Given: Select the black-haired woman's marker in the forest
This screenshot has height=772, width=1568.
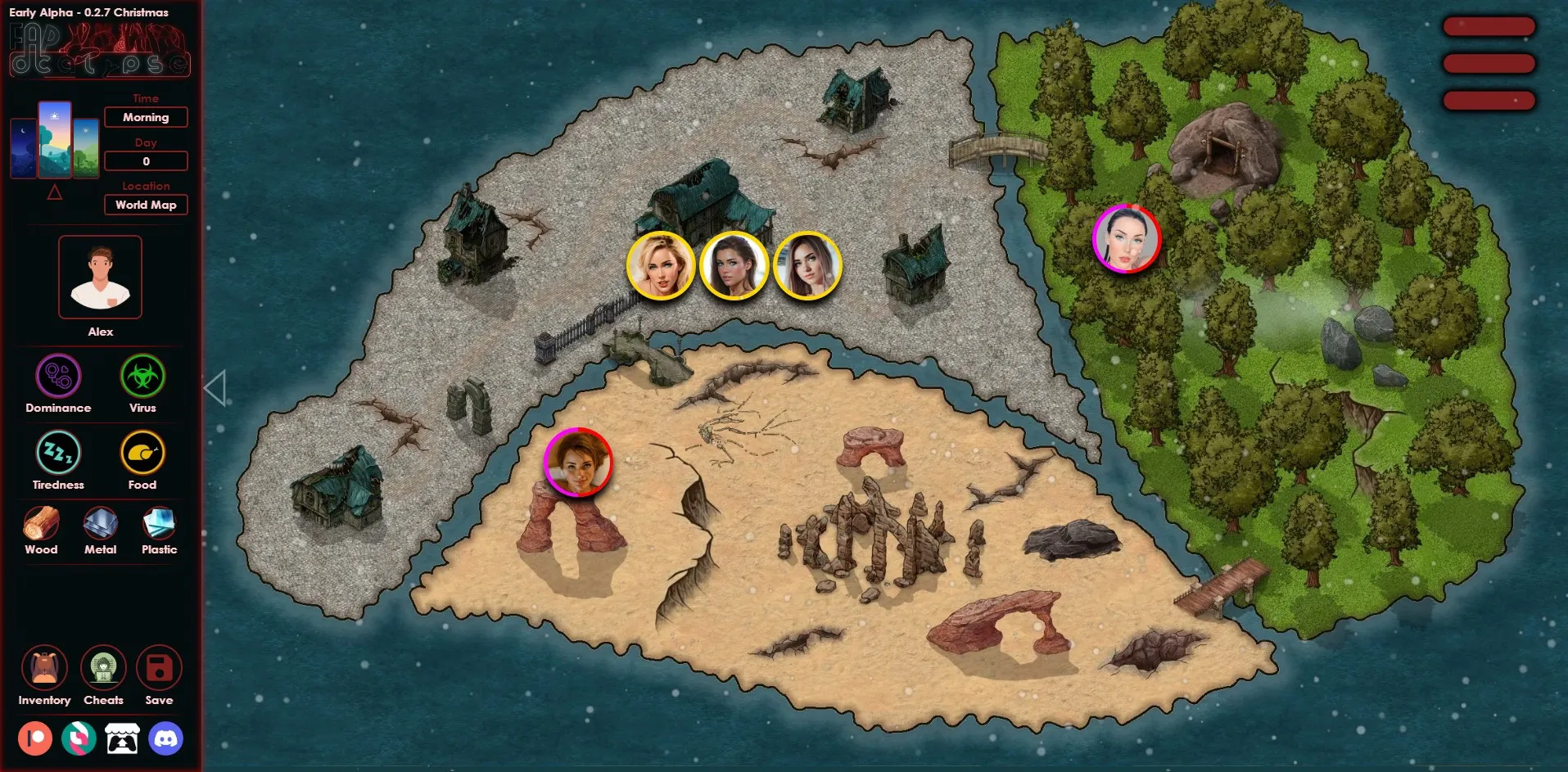Looking at the screenshot, I should point(1127,238).
